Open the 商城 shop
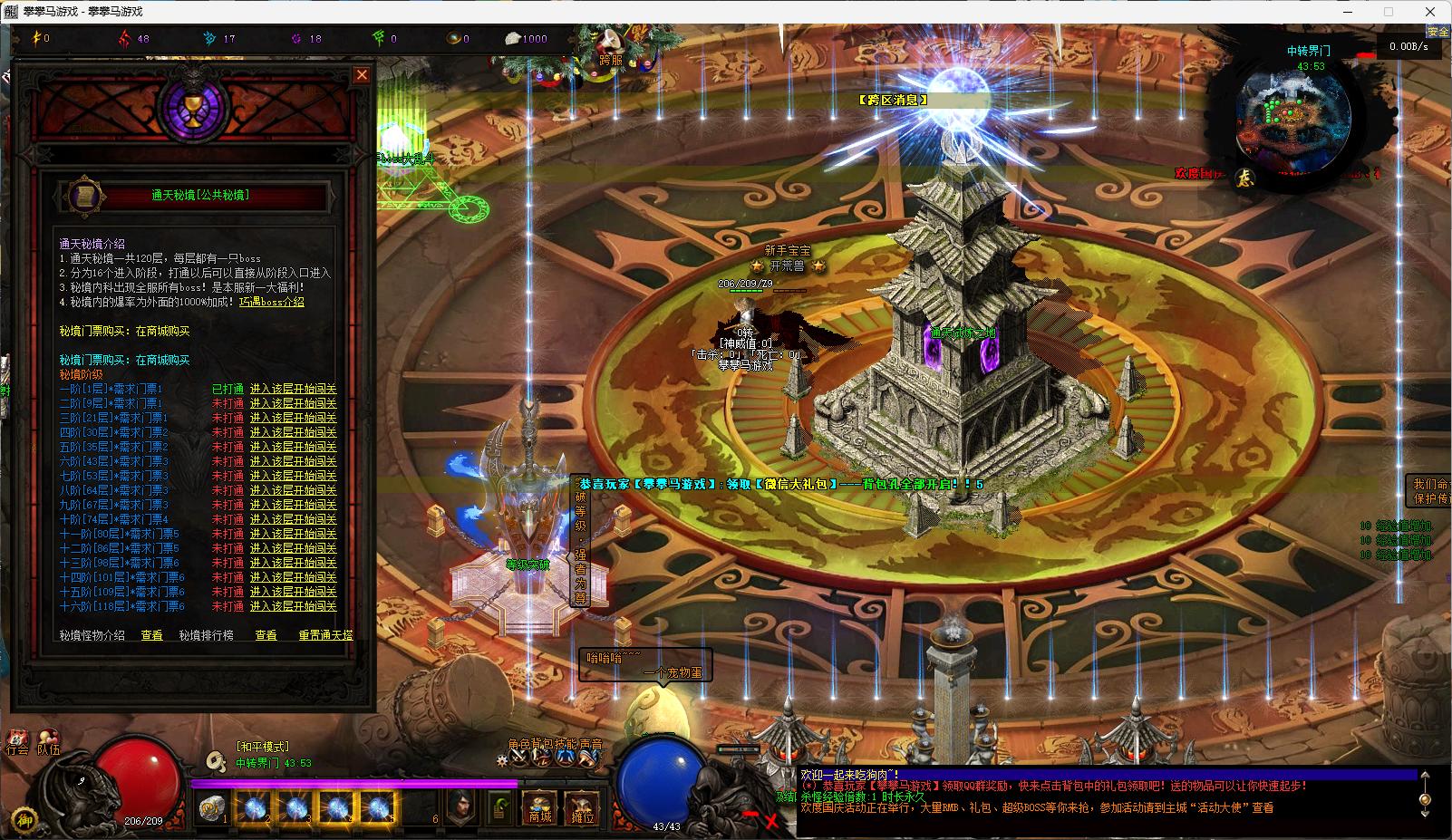This screenshot has height=840, width=1452. coord(540,806)
